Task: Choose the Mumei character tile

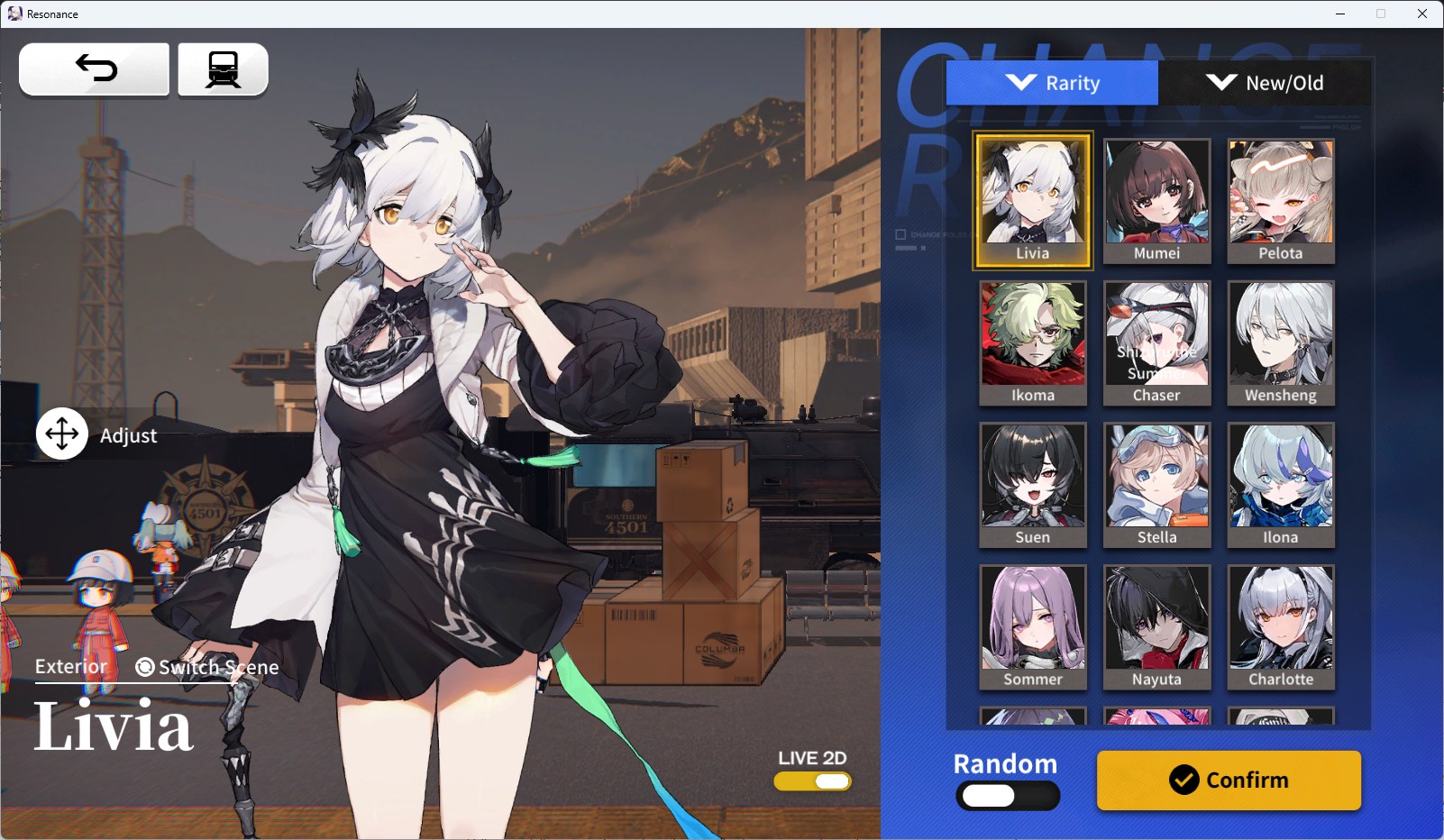Action: point(1156,200)
